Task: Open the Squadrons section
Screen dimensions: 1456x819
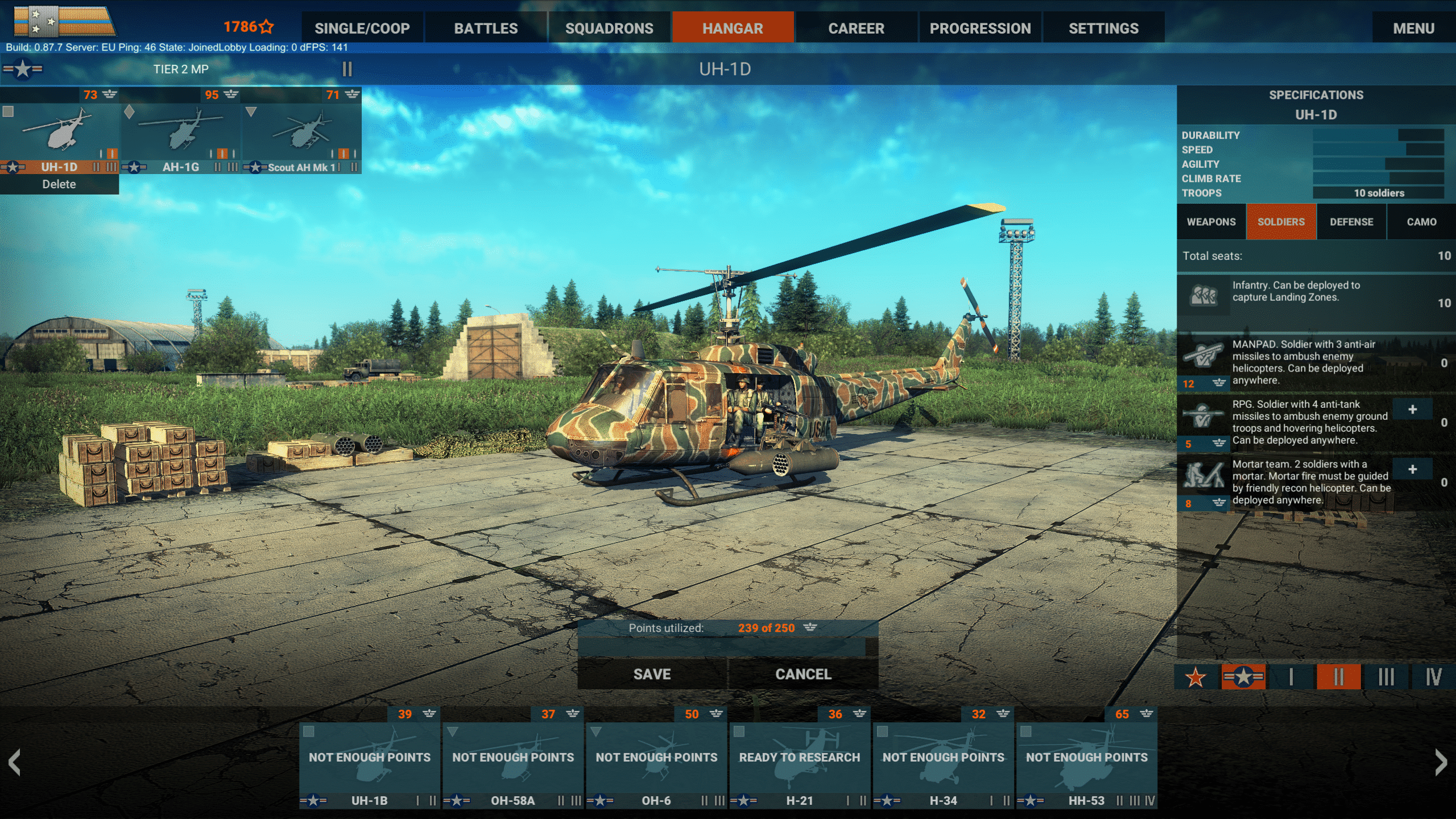Action: click(609, 28)
